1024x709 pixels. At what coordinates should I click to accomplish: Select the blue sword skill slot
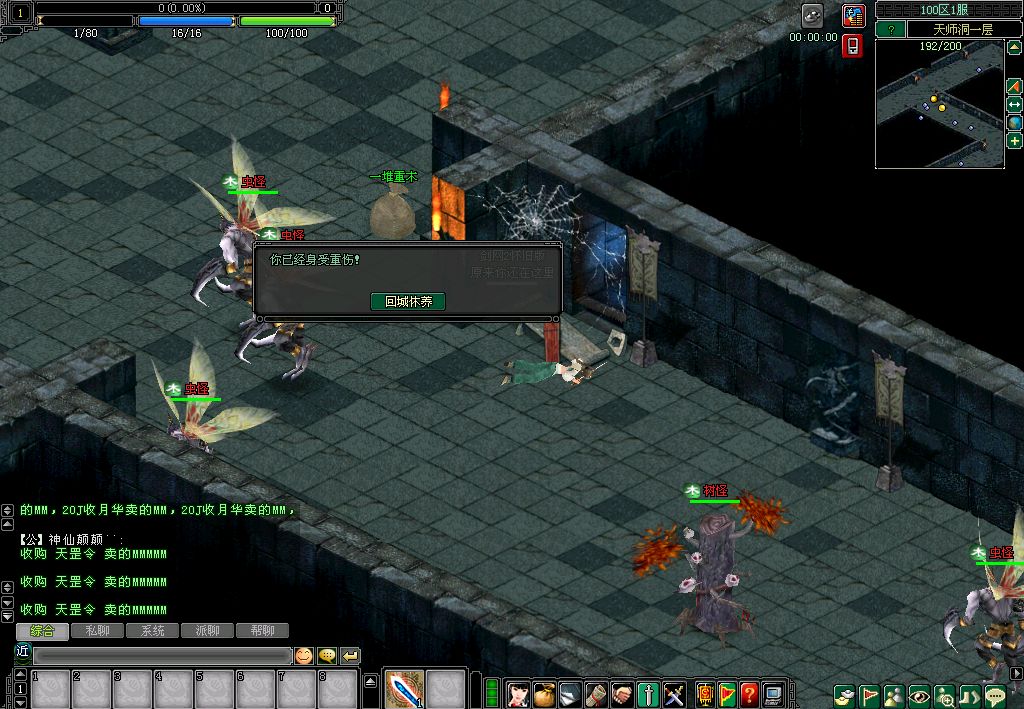404,690
